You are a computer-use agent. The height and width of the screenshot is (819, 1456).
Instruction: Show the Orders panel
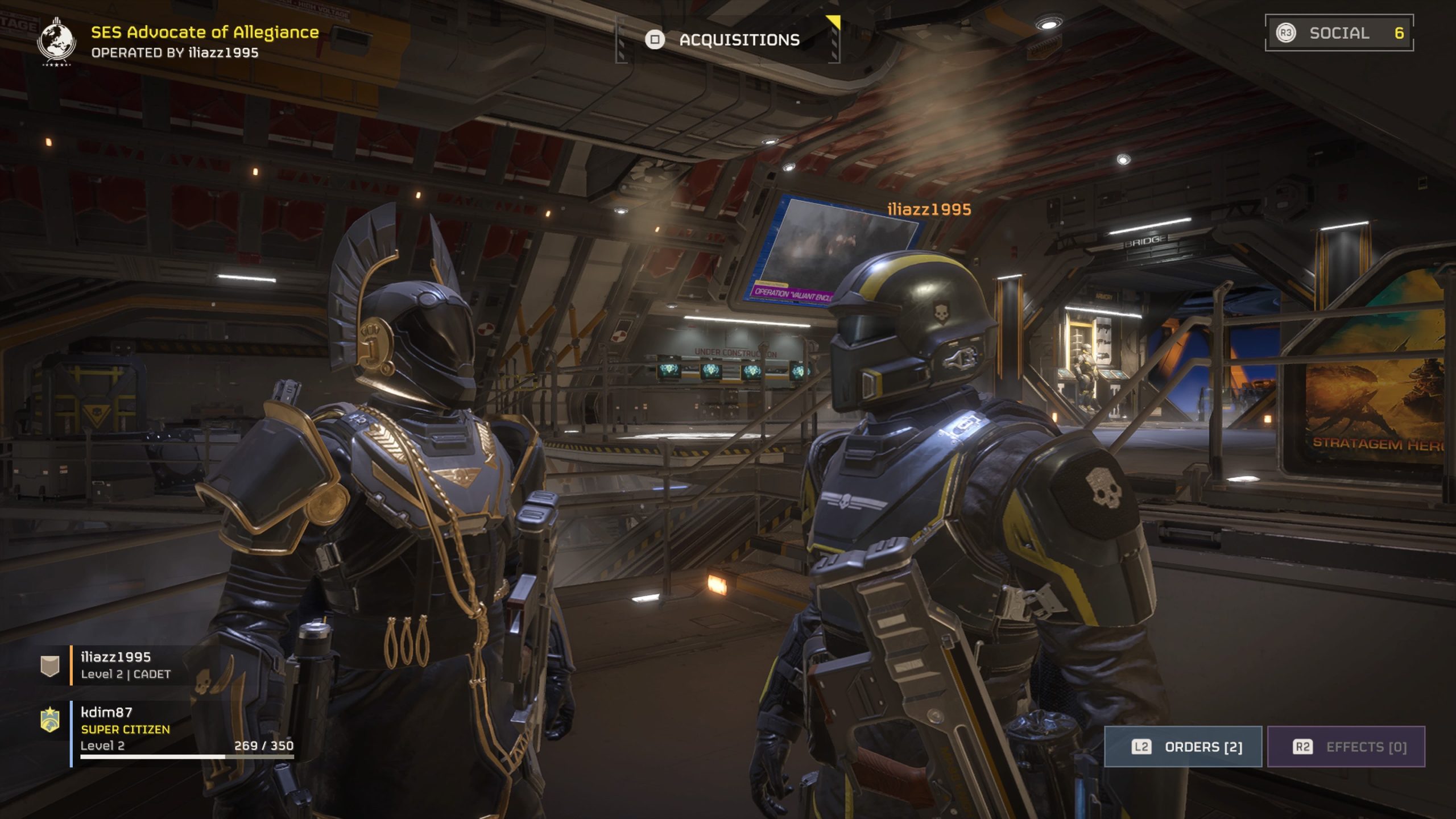(1183, 747)
